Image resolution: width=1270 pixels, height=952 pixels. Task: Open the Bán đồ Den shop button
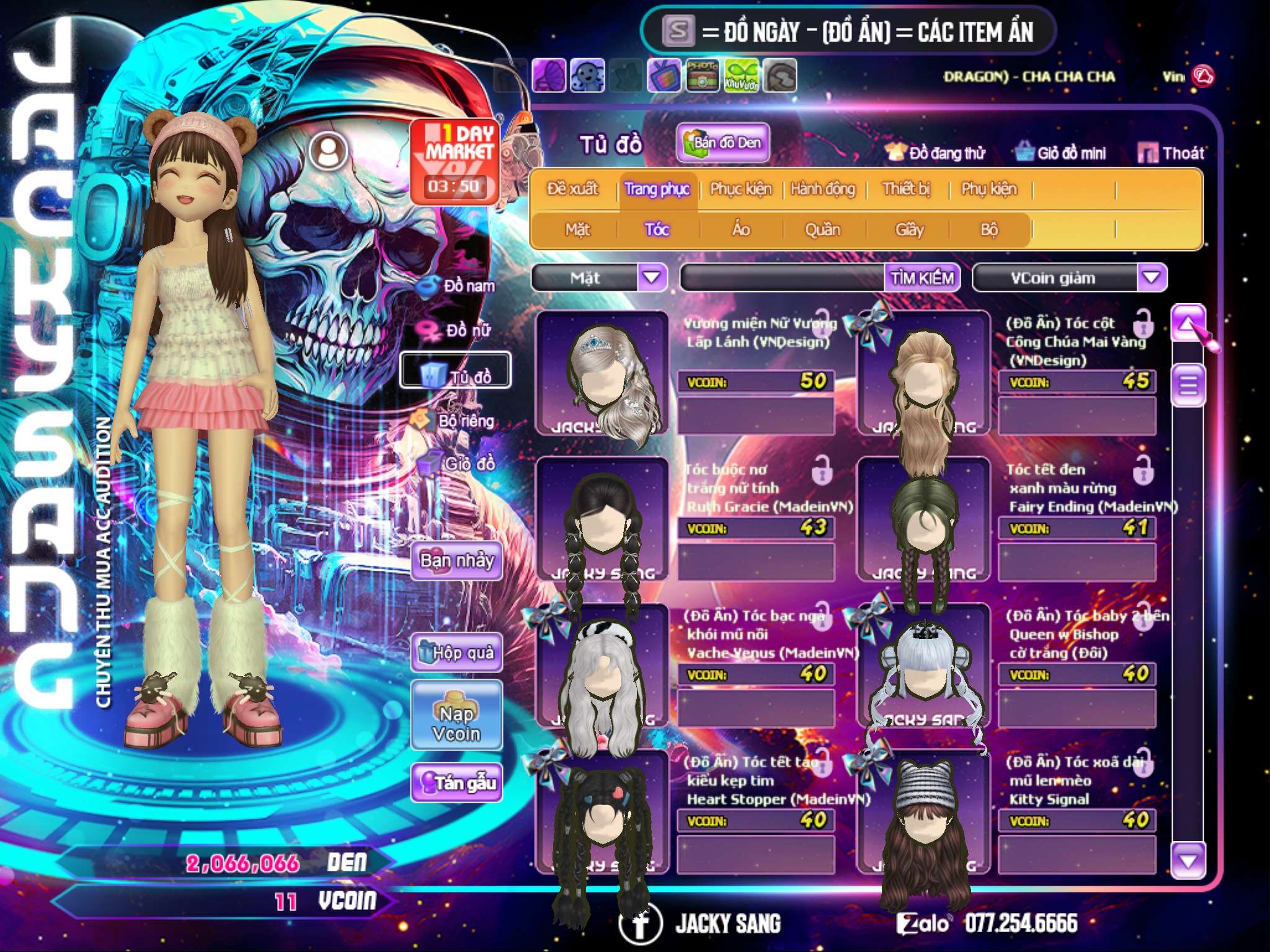722,143
